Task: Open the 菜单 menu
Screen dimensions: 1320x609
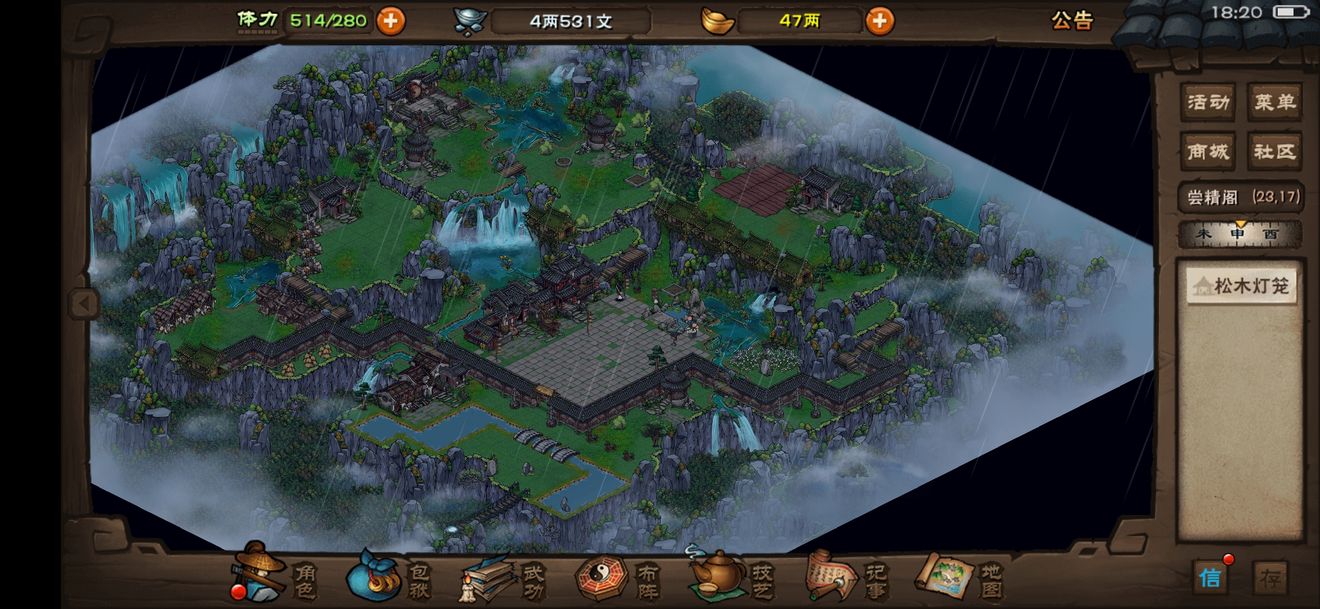Action: coord(1275,102)
